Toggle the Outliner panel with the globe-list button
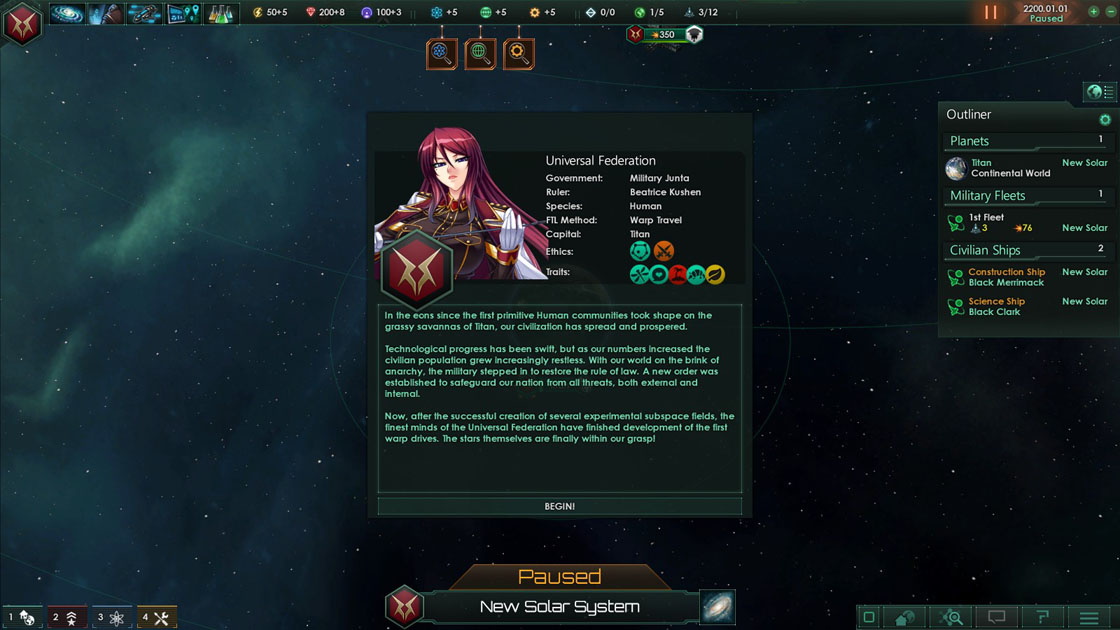Screen dimensions: 1120x630 (x=1099, y=92)
